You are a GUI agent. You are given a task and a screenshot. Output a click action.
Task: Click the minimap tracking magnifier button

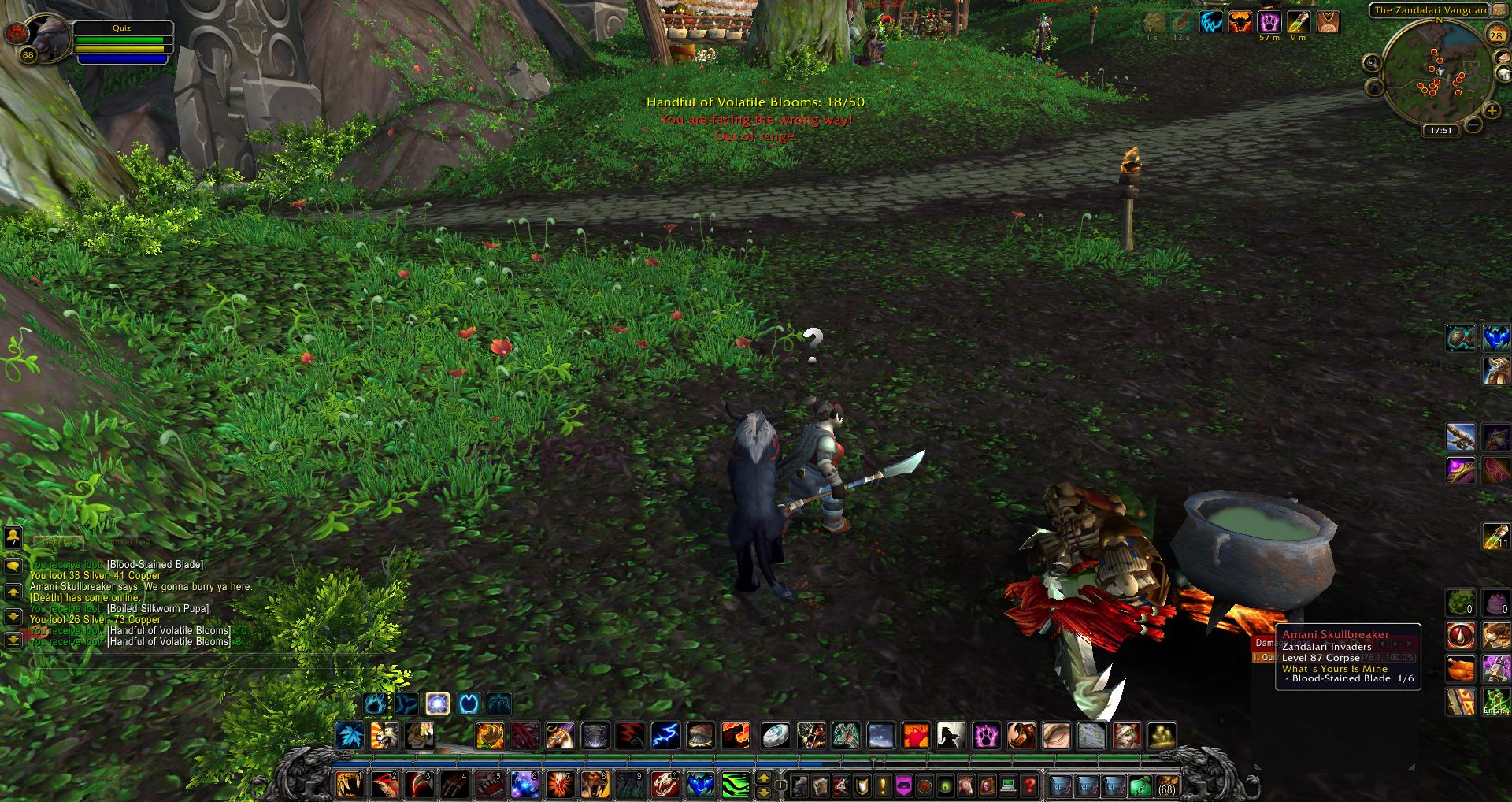[x=1372, y=63]
